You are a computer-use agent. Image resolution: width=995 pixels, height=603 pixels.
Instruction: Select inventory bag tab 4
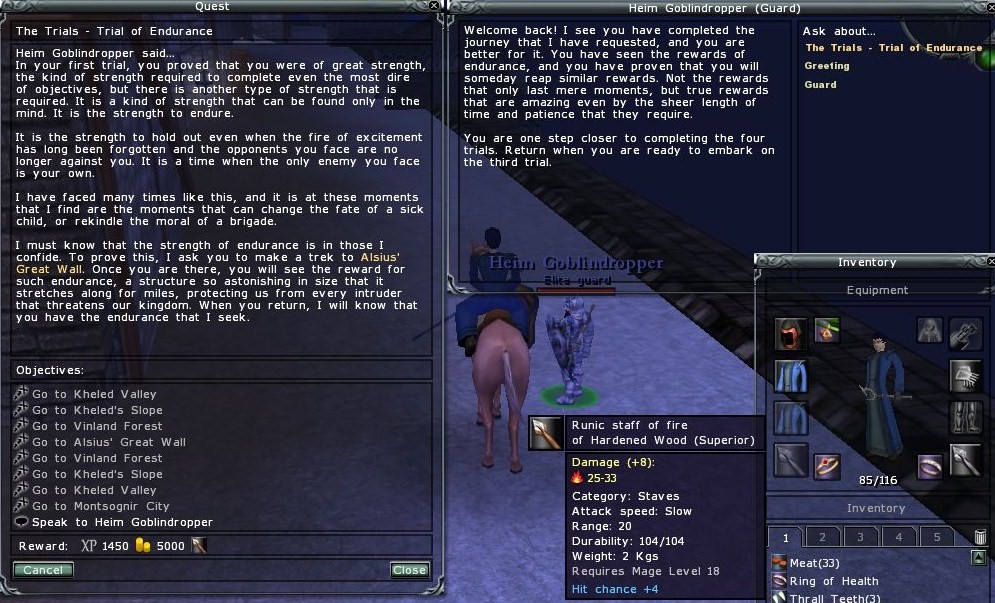coord(899,537)
